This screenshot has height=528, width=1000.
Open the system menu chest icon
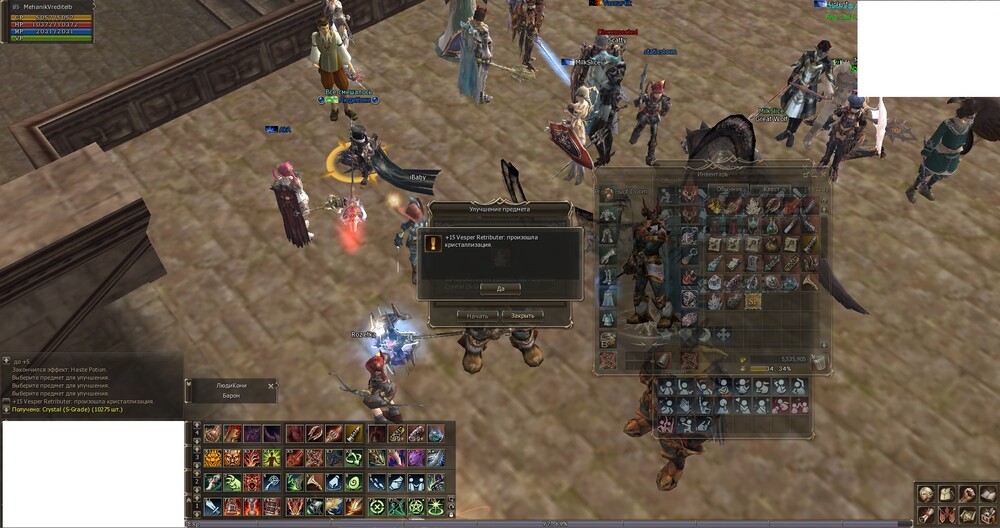click(x=987, y=515)
